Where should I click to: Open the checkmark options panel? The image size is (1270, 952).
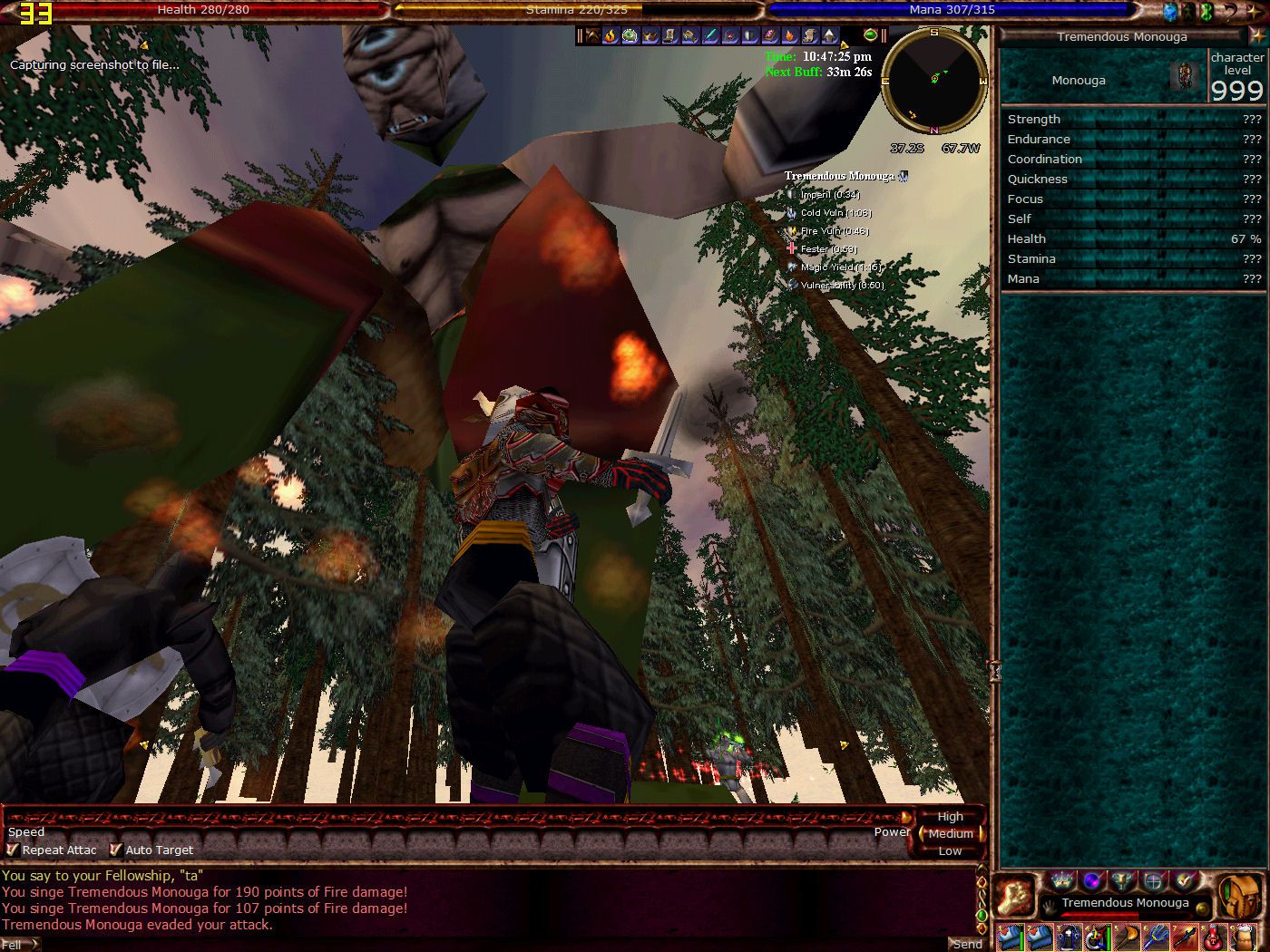tap(1184, 880)
